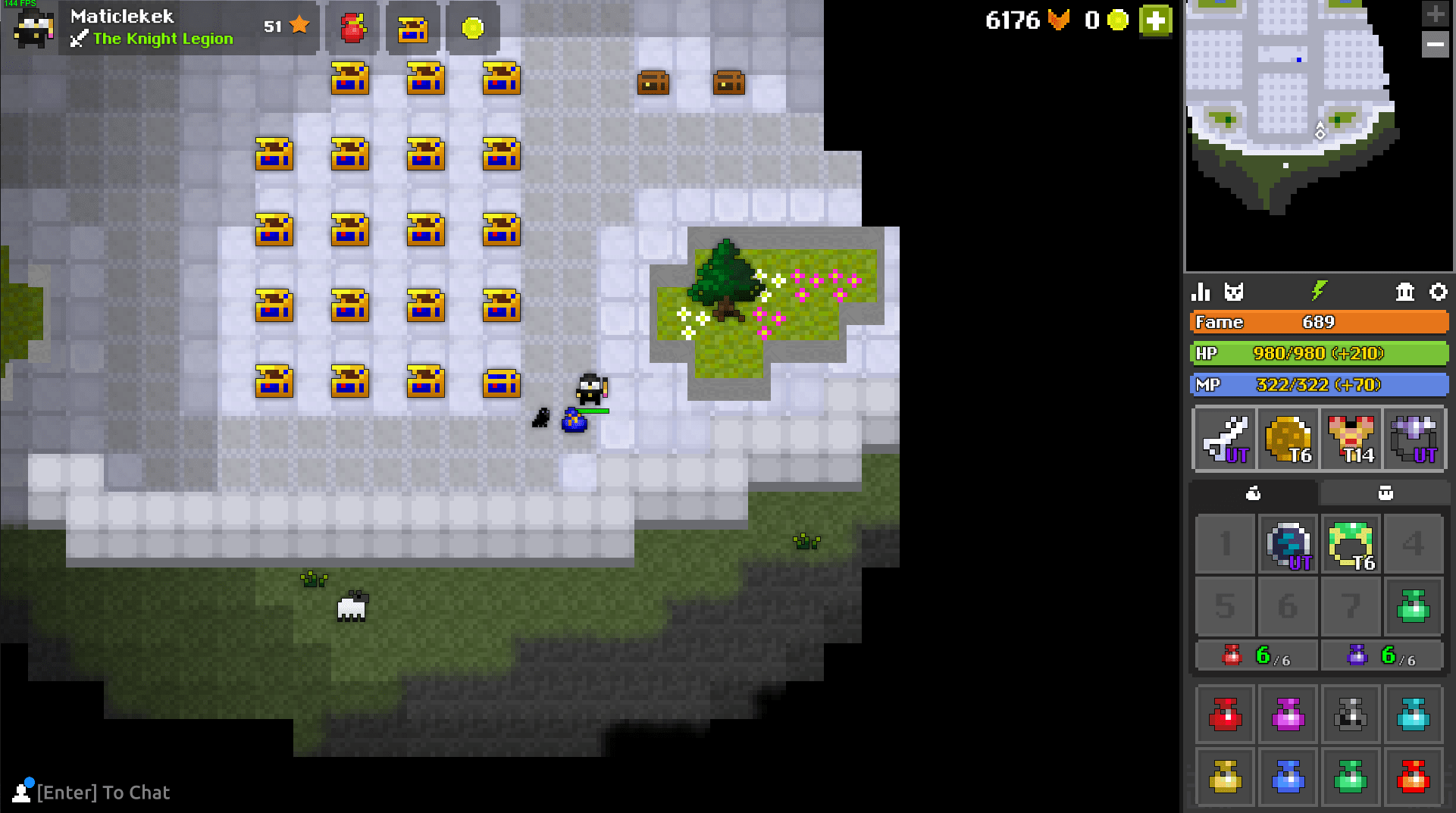Image resolution: width=1456 pixels, height=813 pixels.
Task: Open the character stats bar-chart icon
Action: (1202, 292)
